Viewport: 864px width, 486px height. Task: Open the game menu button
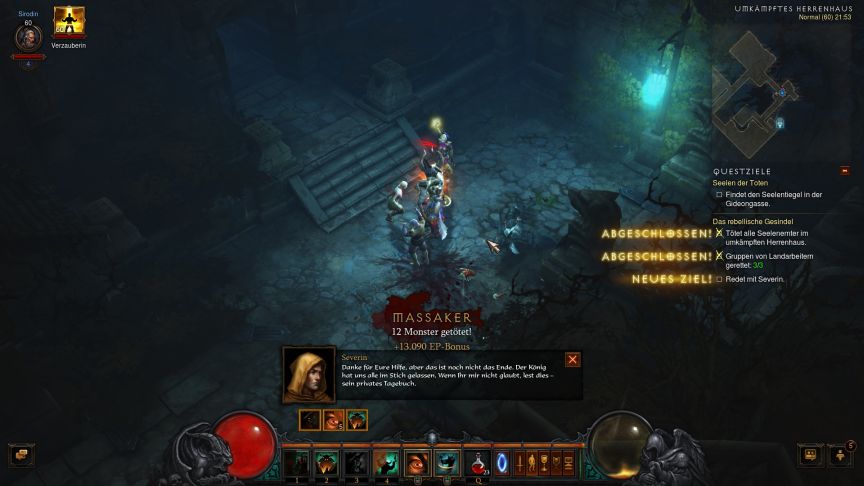coord(569,463)
